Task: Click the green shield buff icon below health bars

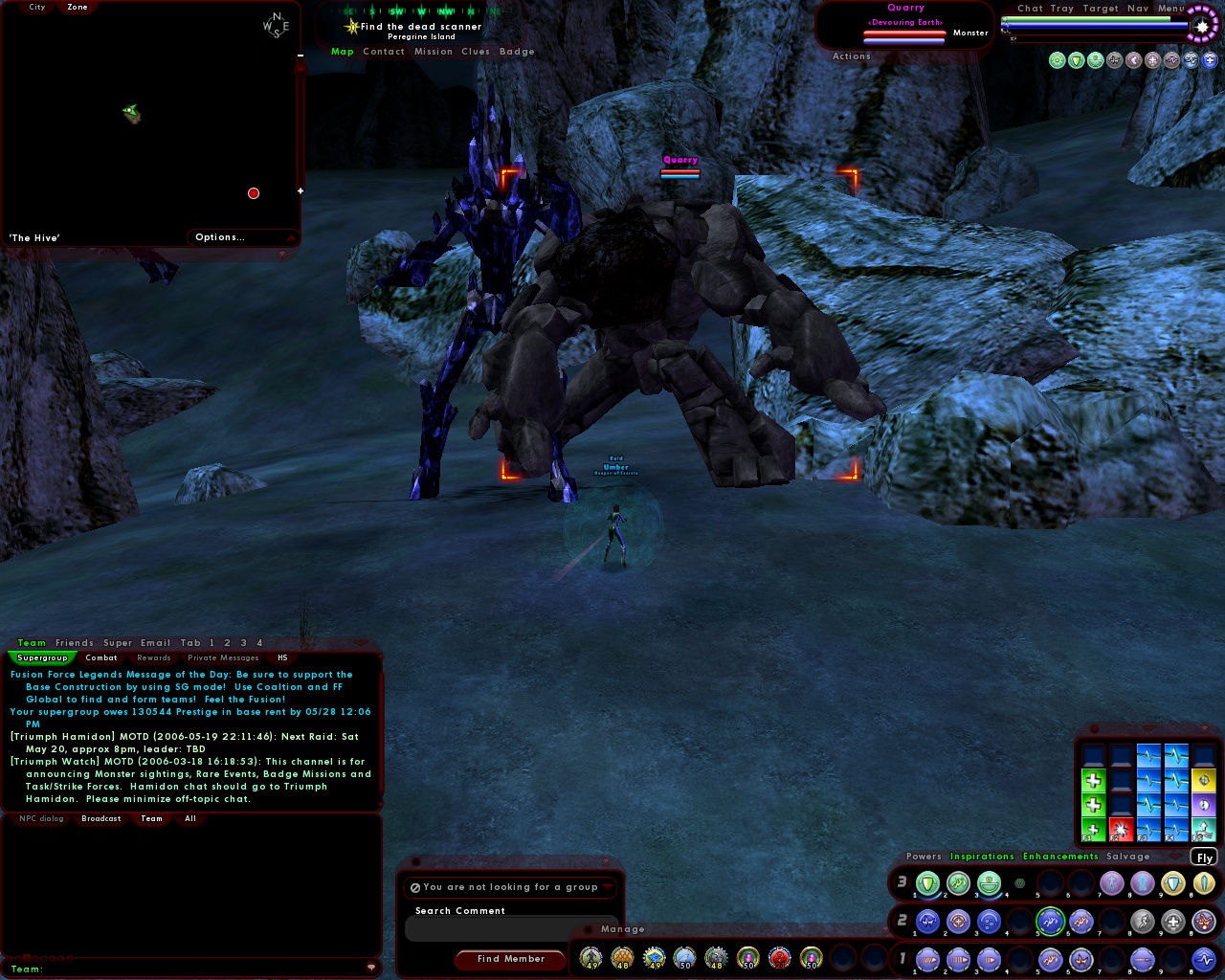Action: [x=1075, y=59]
